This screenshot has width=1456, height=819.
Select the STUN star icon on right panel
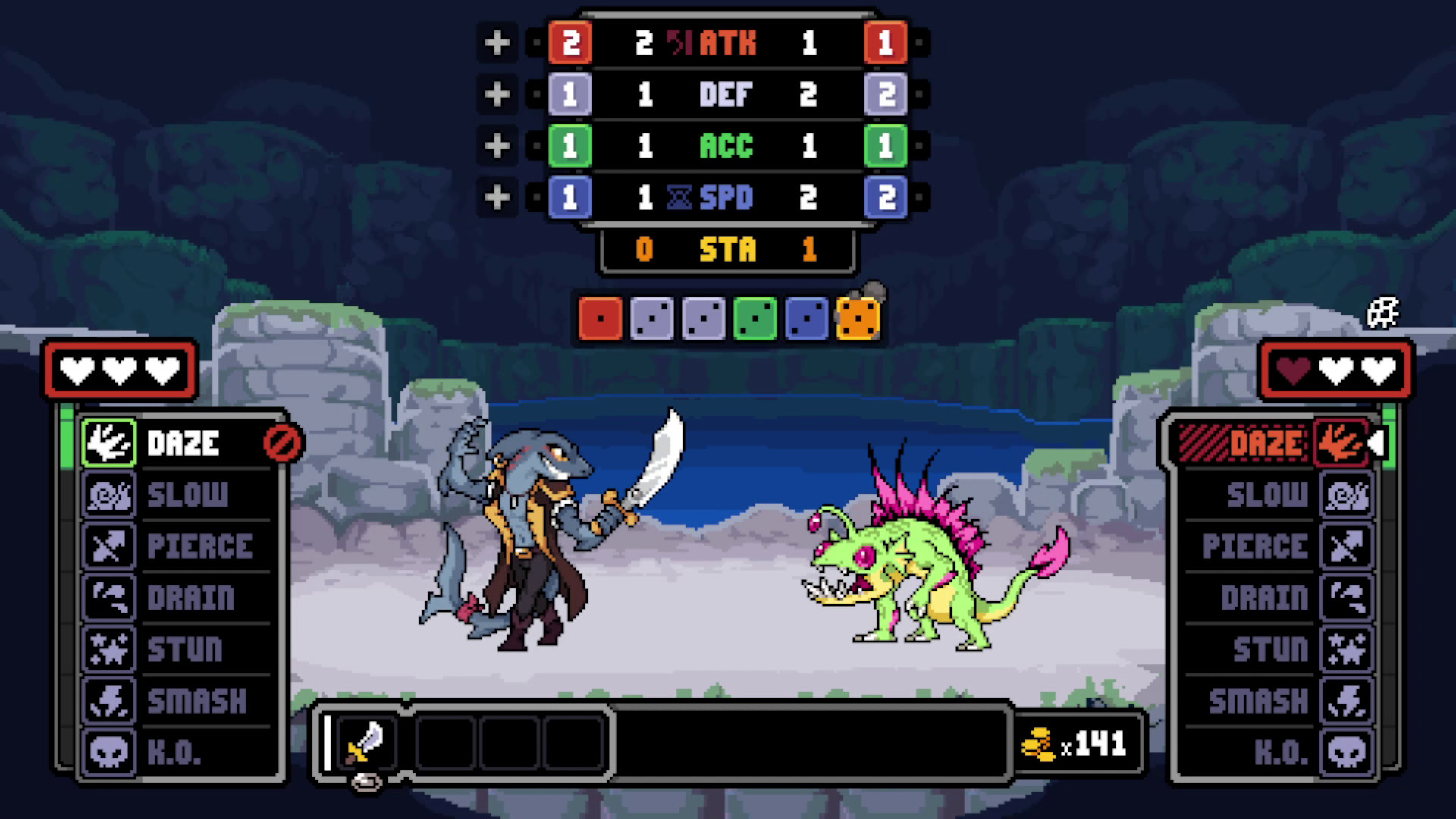coord(1348,650)
